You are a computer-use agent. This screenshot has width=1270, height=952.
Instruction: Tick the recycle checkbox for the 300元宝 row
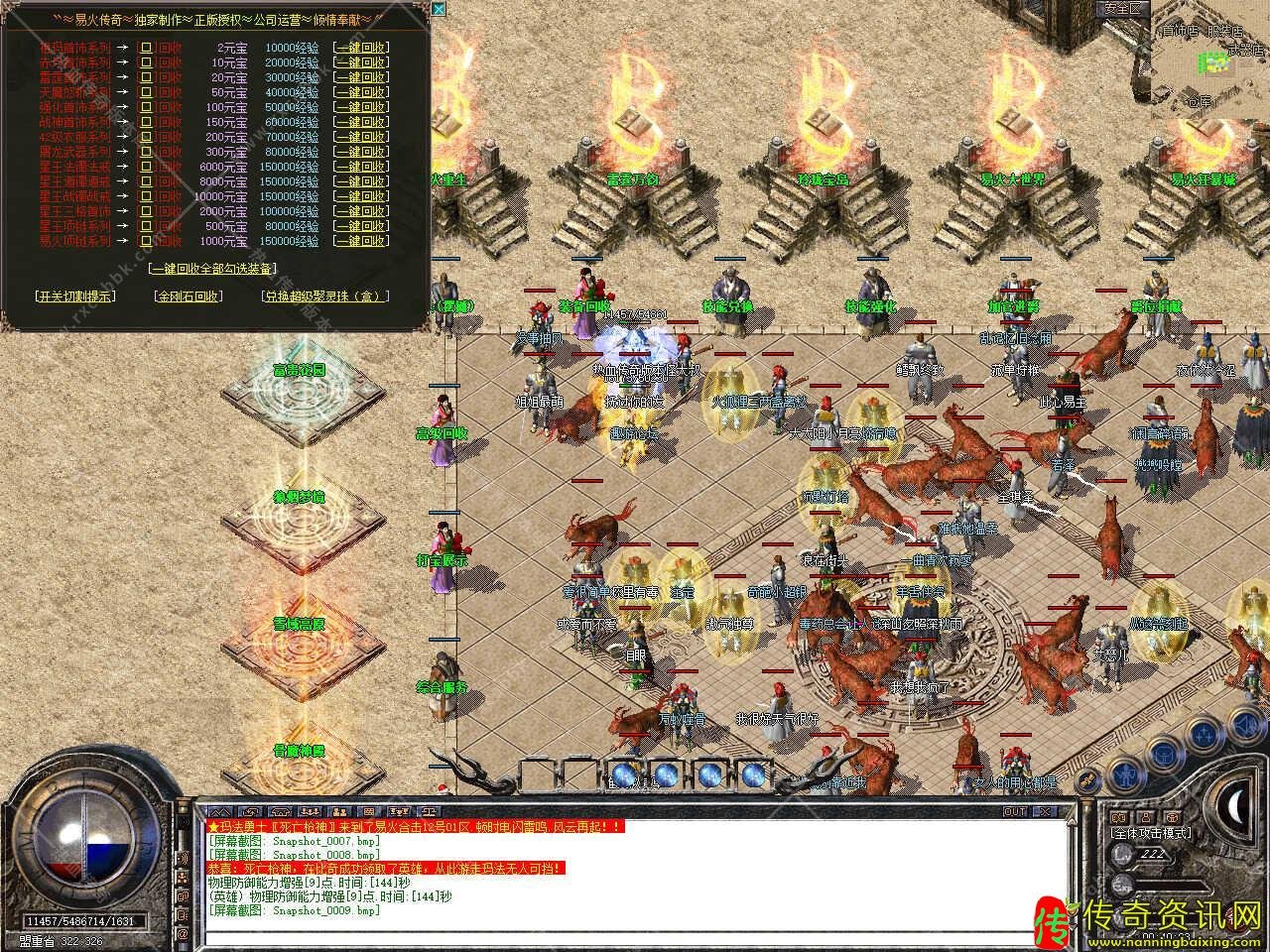146,152
